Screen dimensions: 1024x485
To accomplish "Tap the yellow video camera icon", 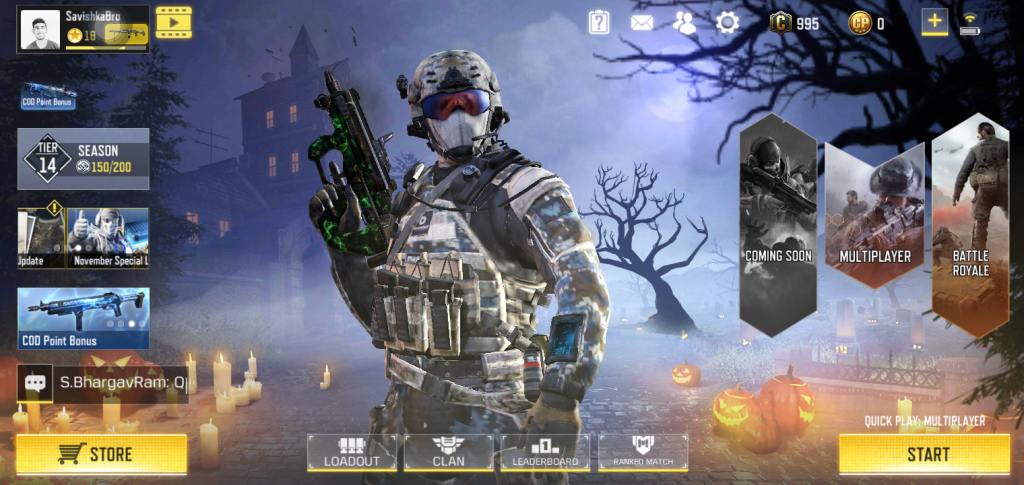I will point(173,22).
